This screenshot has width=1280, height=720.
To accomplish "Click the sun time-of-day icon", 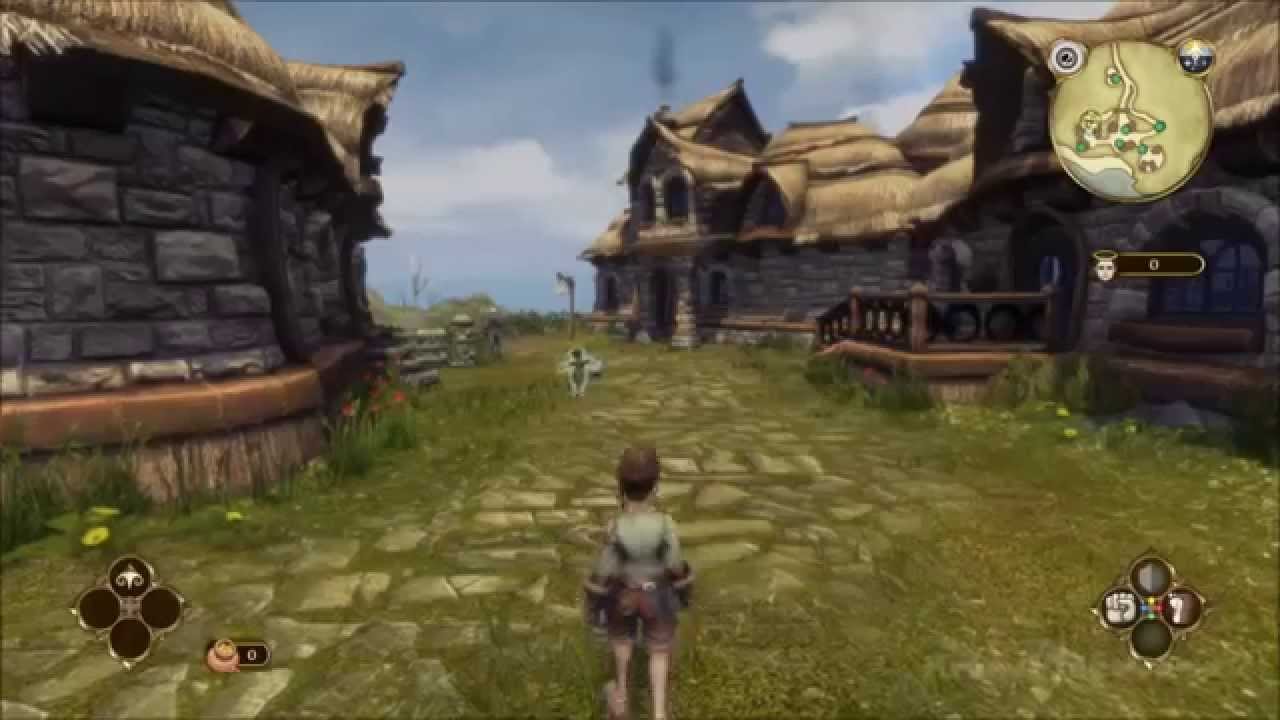I will click(x=1195, y=56).
